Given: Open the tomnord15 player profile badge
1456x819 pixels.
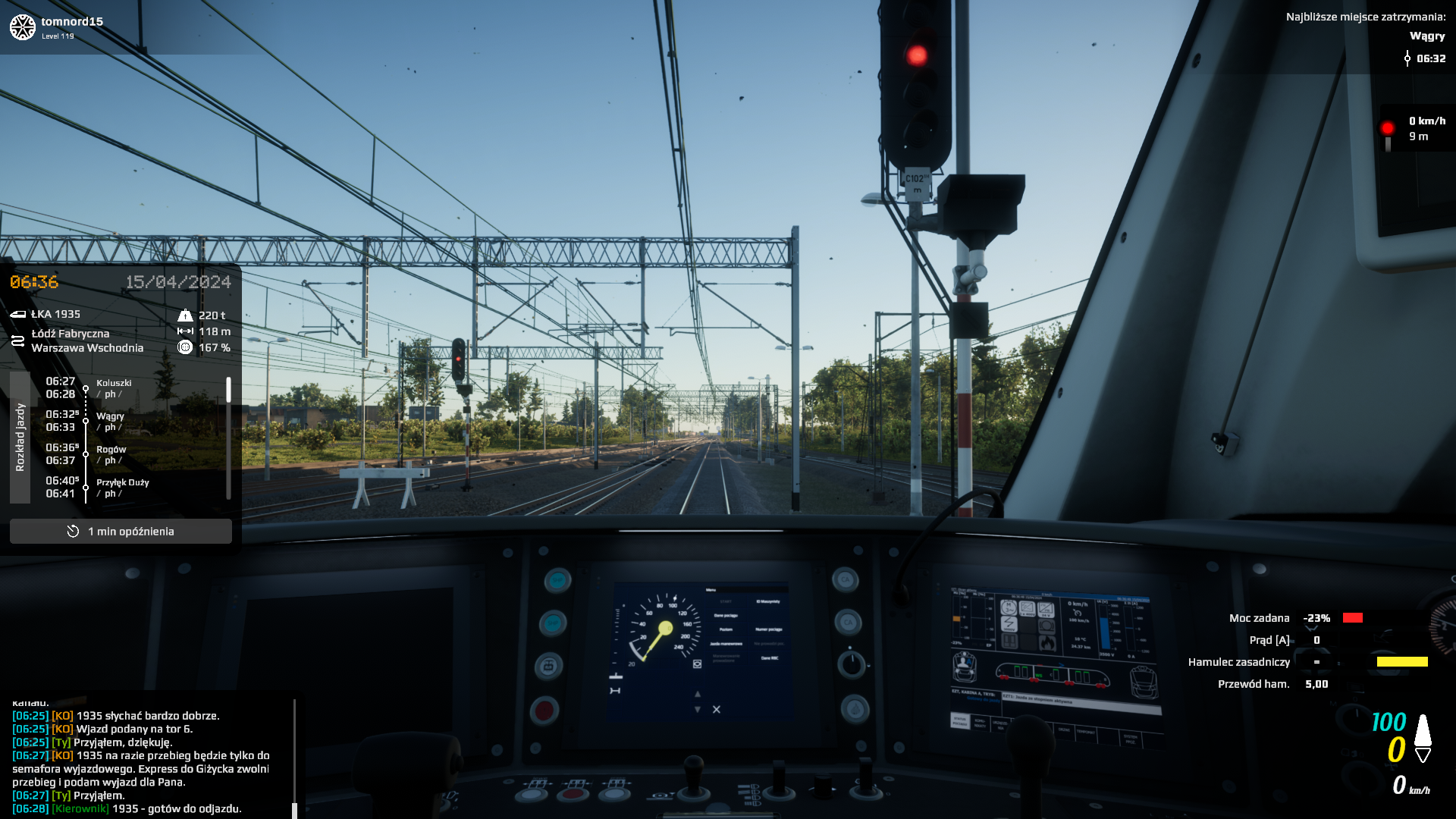Looking at the screenshot, I should click(57, 27).
